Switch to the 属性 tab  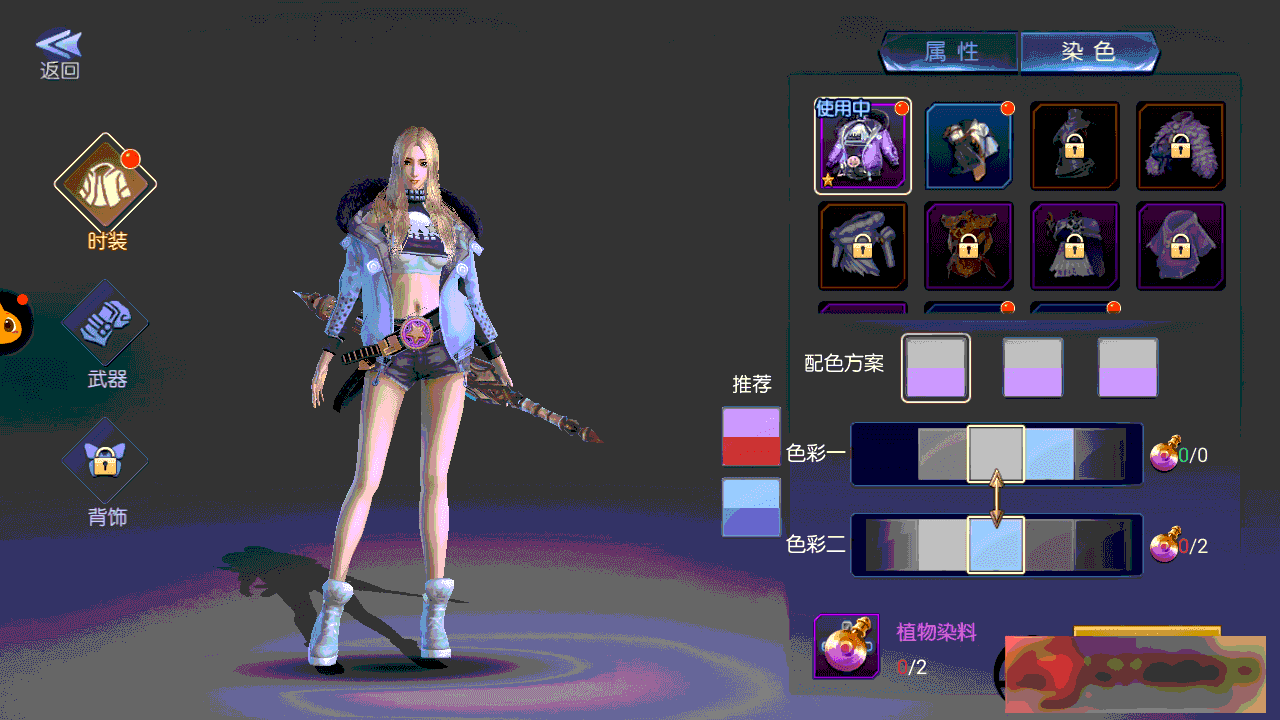click(950, 52)
